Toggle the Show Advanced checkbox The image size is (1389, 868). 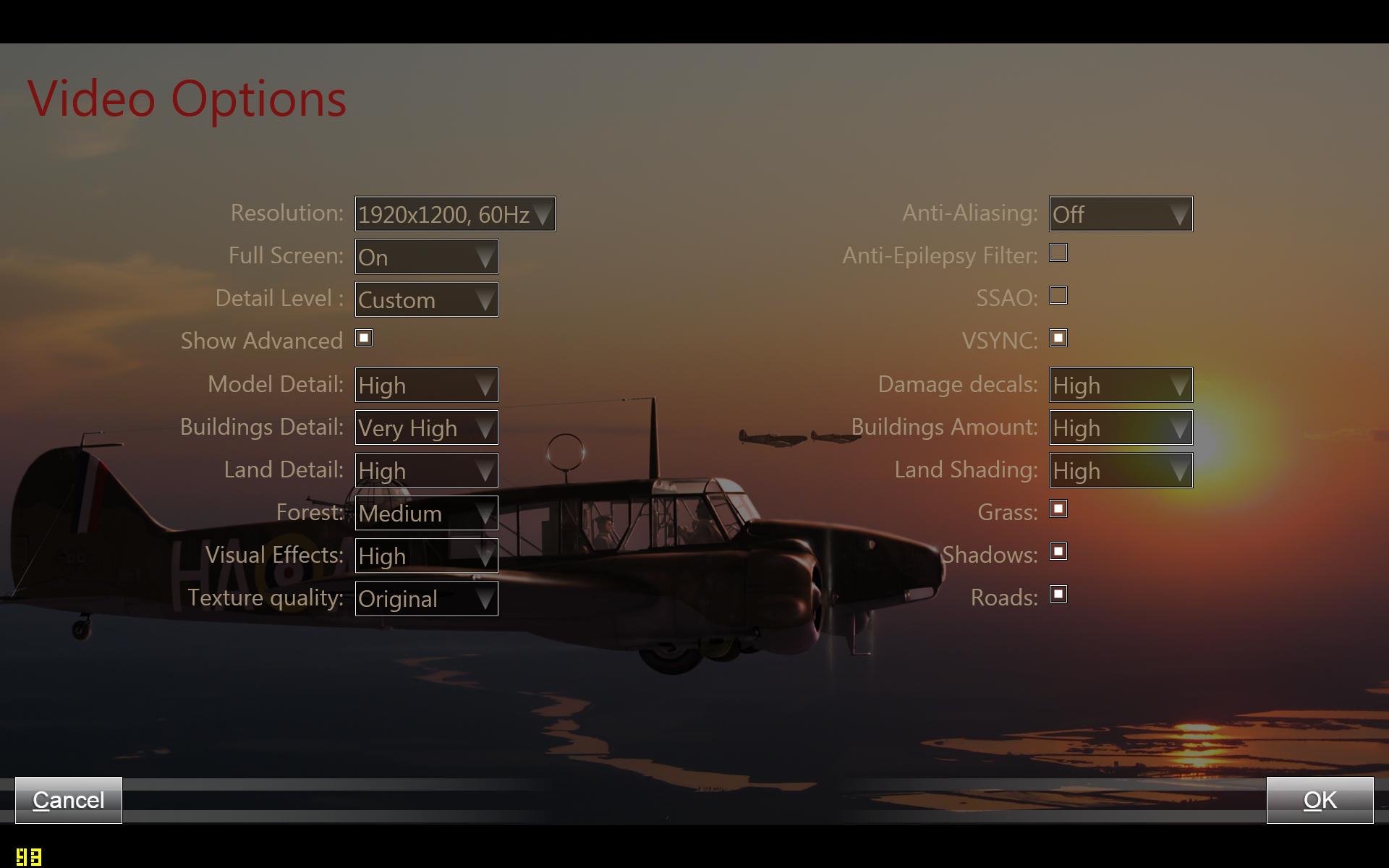[364, 339]
